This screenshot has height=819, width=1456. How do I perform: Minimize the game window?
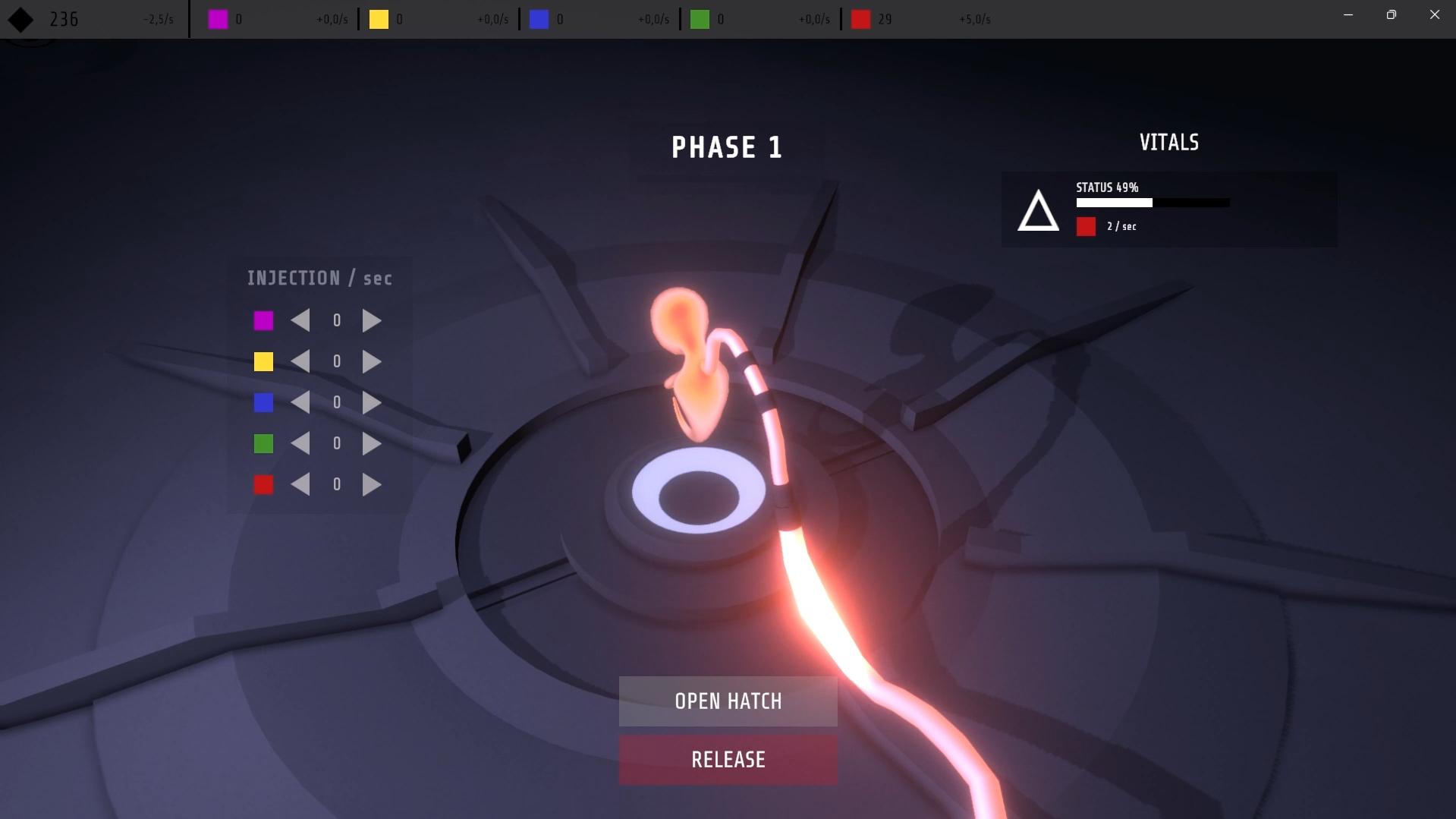1348,14
